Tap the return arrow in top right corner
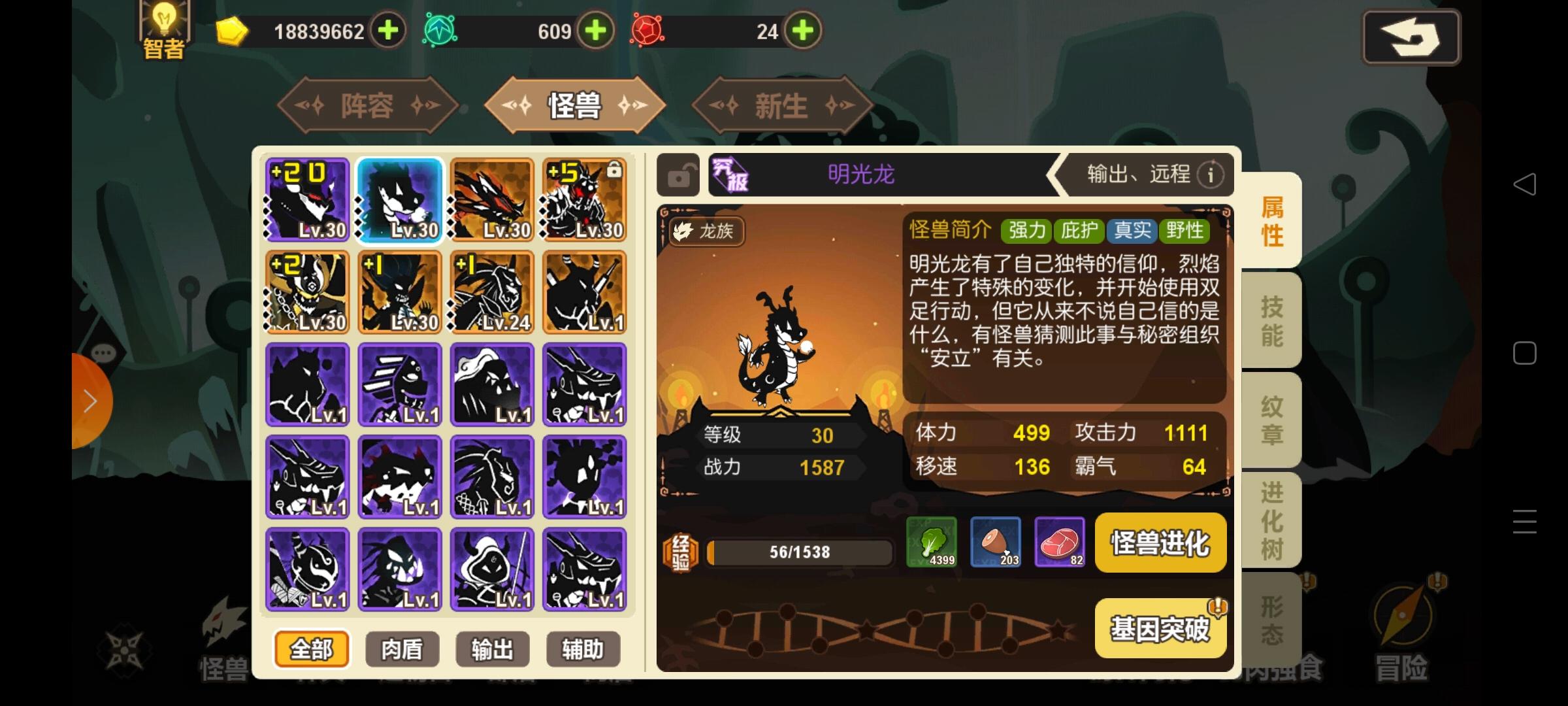Viewport: 1568px width, 706px height. 1411,37
